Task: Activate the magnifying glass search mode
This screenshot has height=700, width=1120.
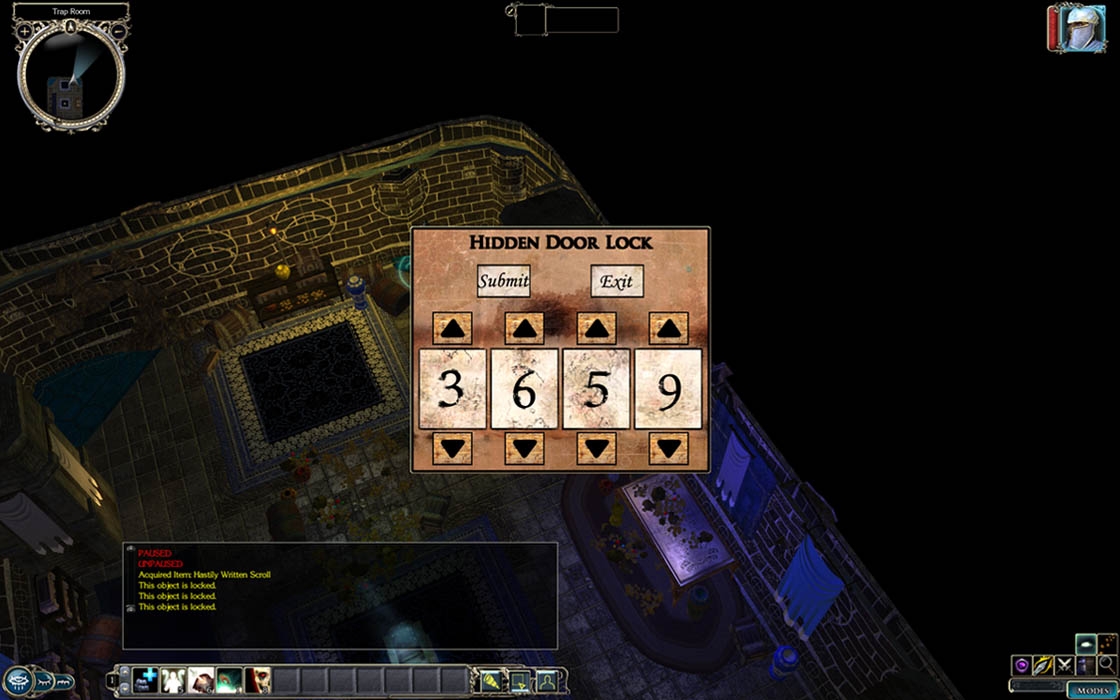Action: pyautogui.click(x=1105, y=665)
